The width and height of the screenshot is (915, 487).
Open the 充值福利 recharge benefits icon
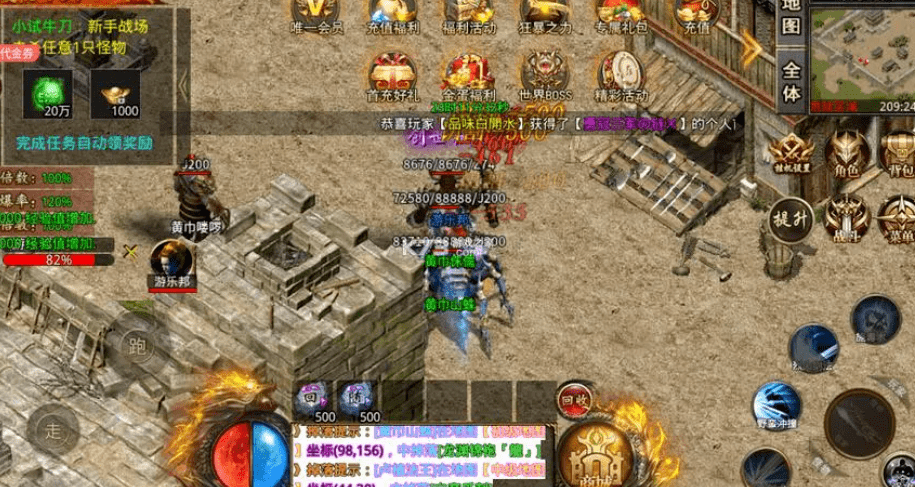392,14
